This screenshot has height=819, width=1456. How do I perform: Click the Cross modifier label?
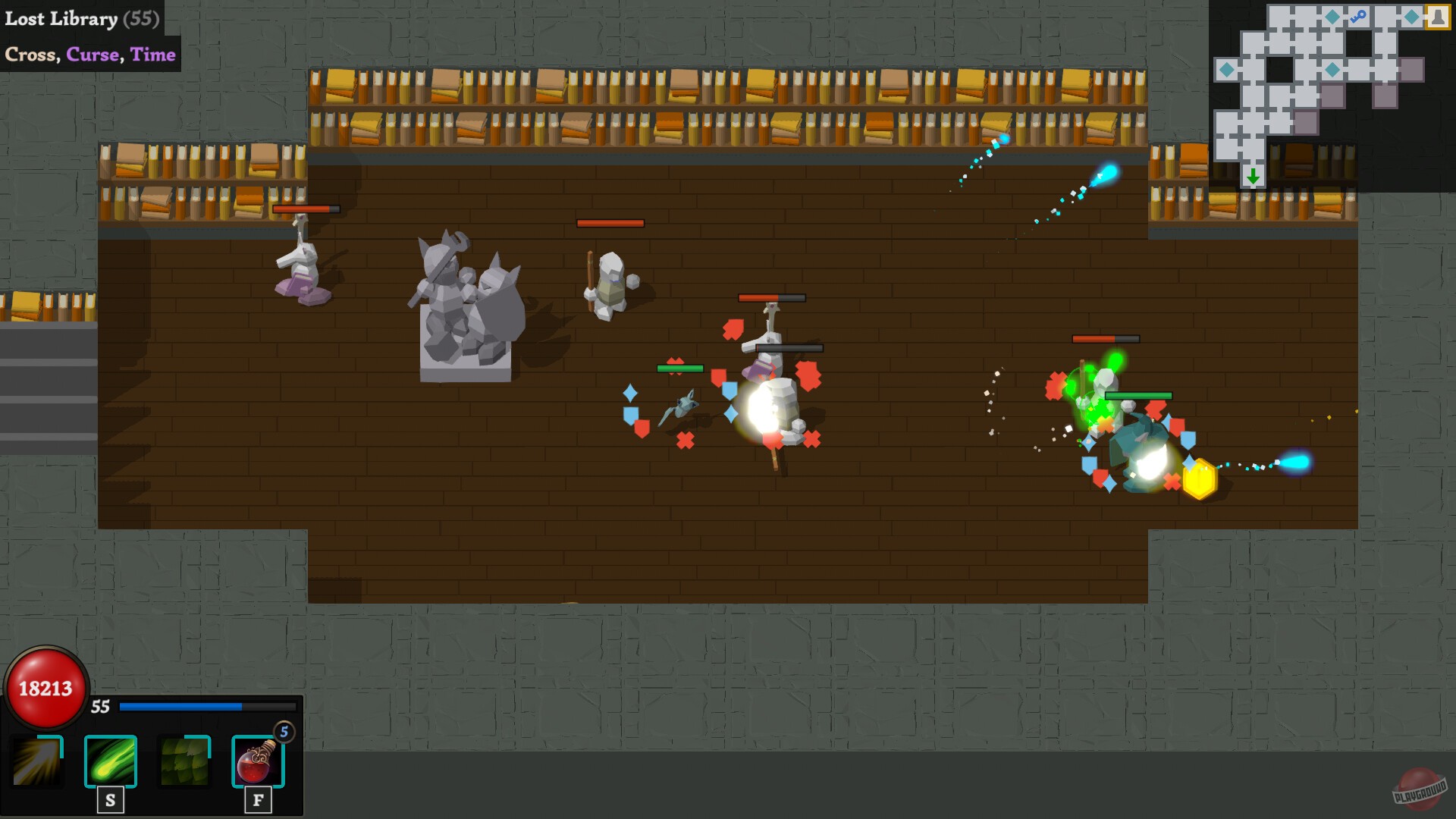coord(32,54)
